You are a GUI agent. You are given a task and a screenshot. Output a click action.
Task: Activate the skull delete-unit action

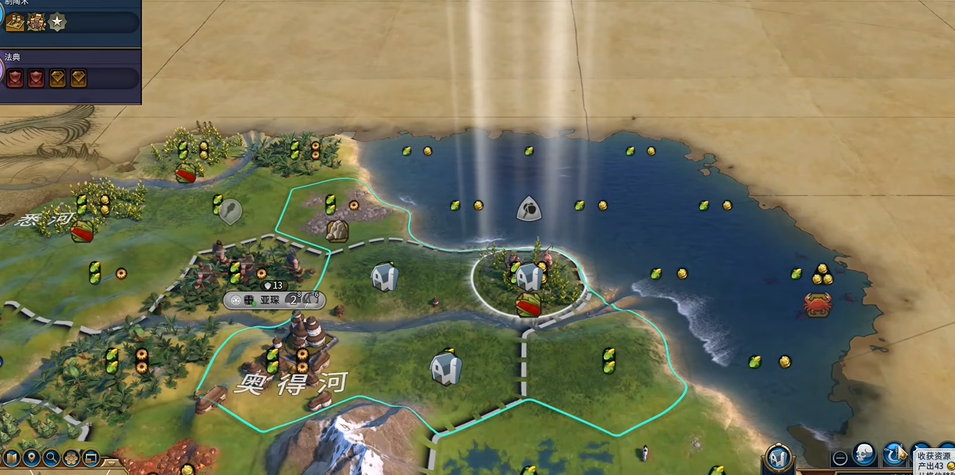point(866,457)
